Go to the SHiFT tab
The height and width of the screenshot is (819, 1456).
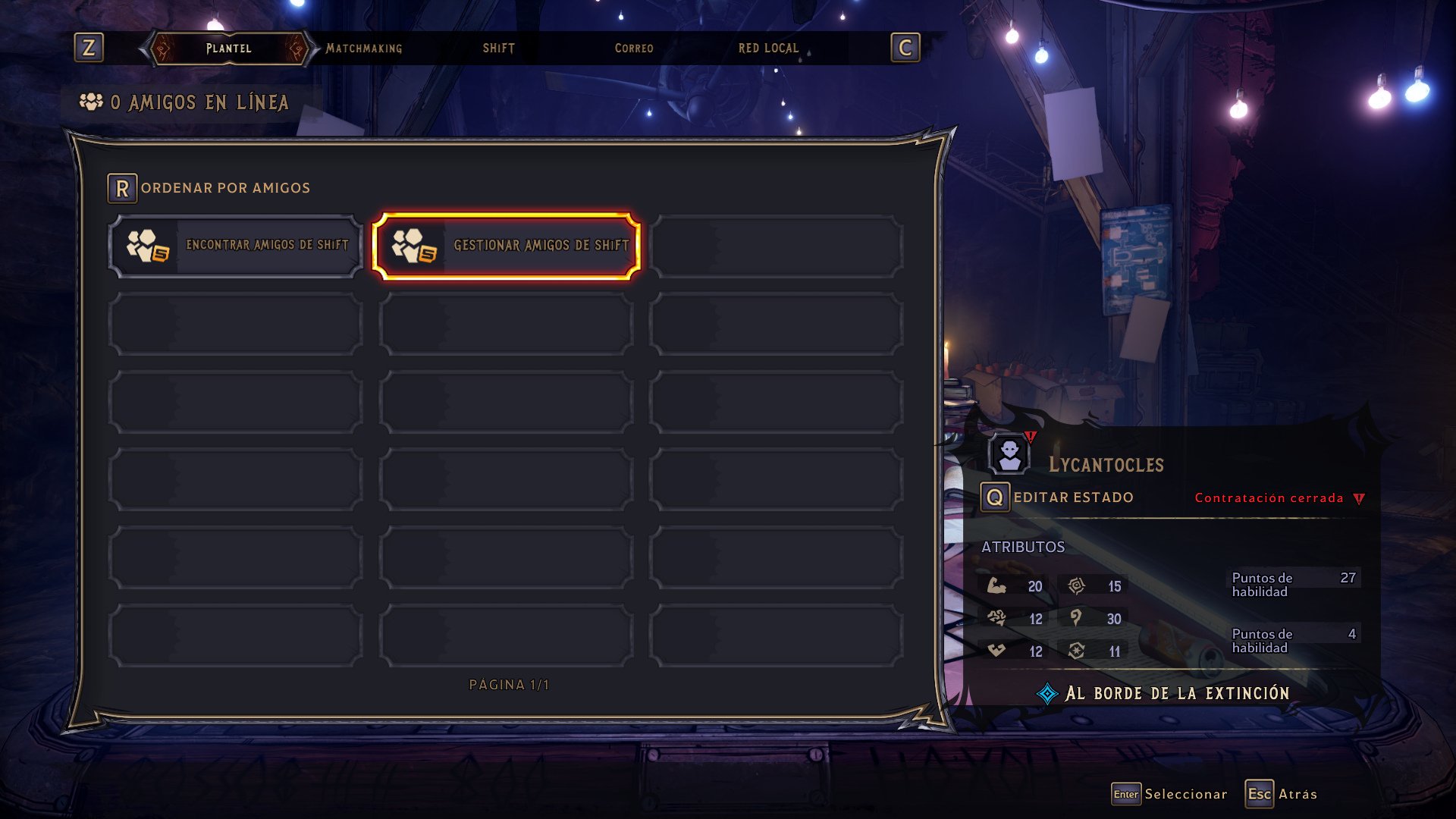499,49
